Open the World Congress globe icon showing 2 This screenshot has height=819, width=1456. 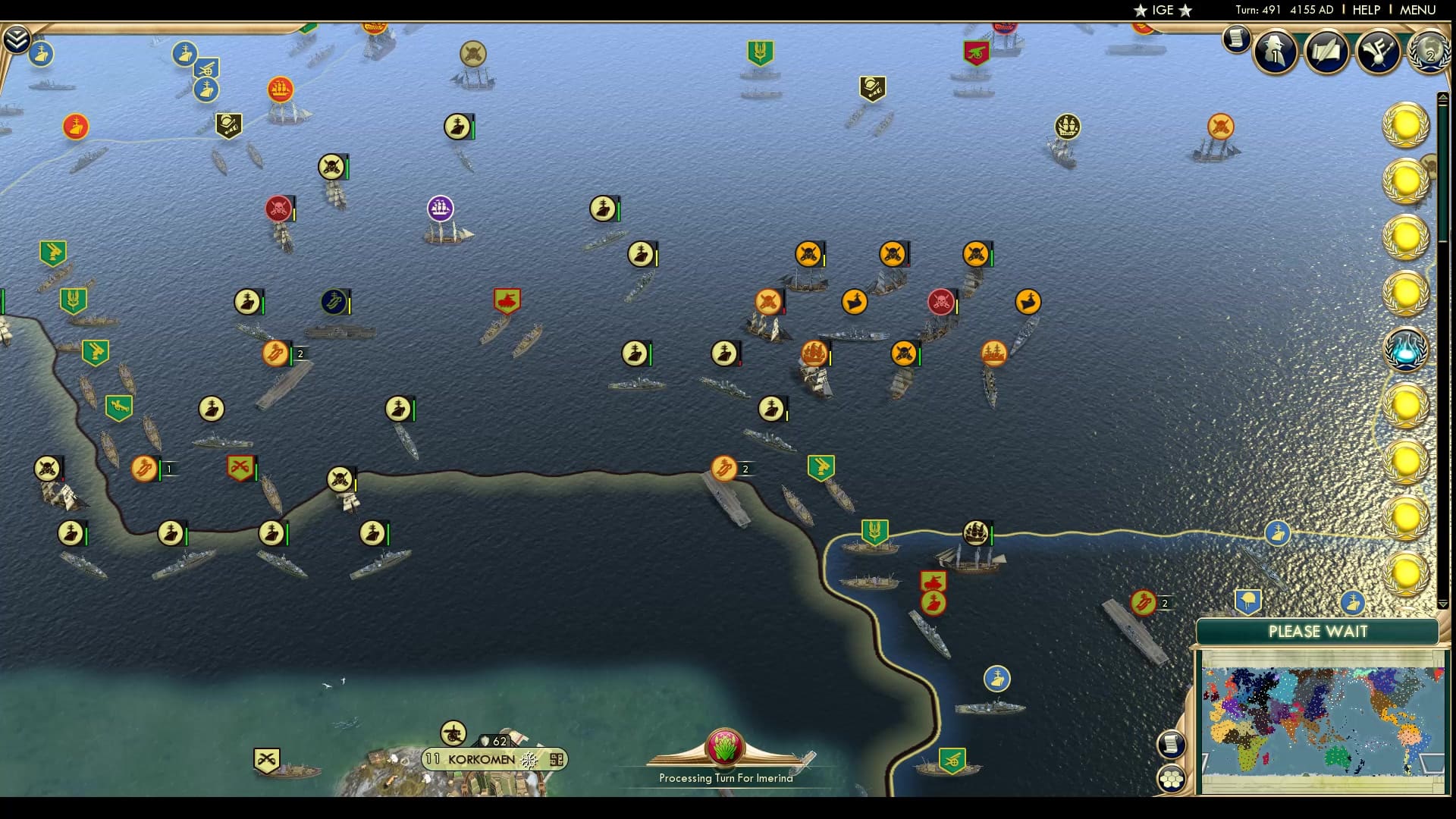(x=1429, y=52)
